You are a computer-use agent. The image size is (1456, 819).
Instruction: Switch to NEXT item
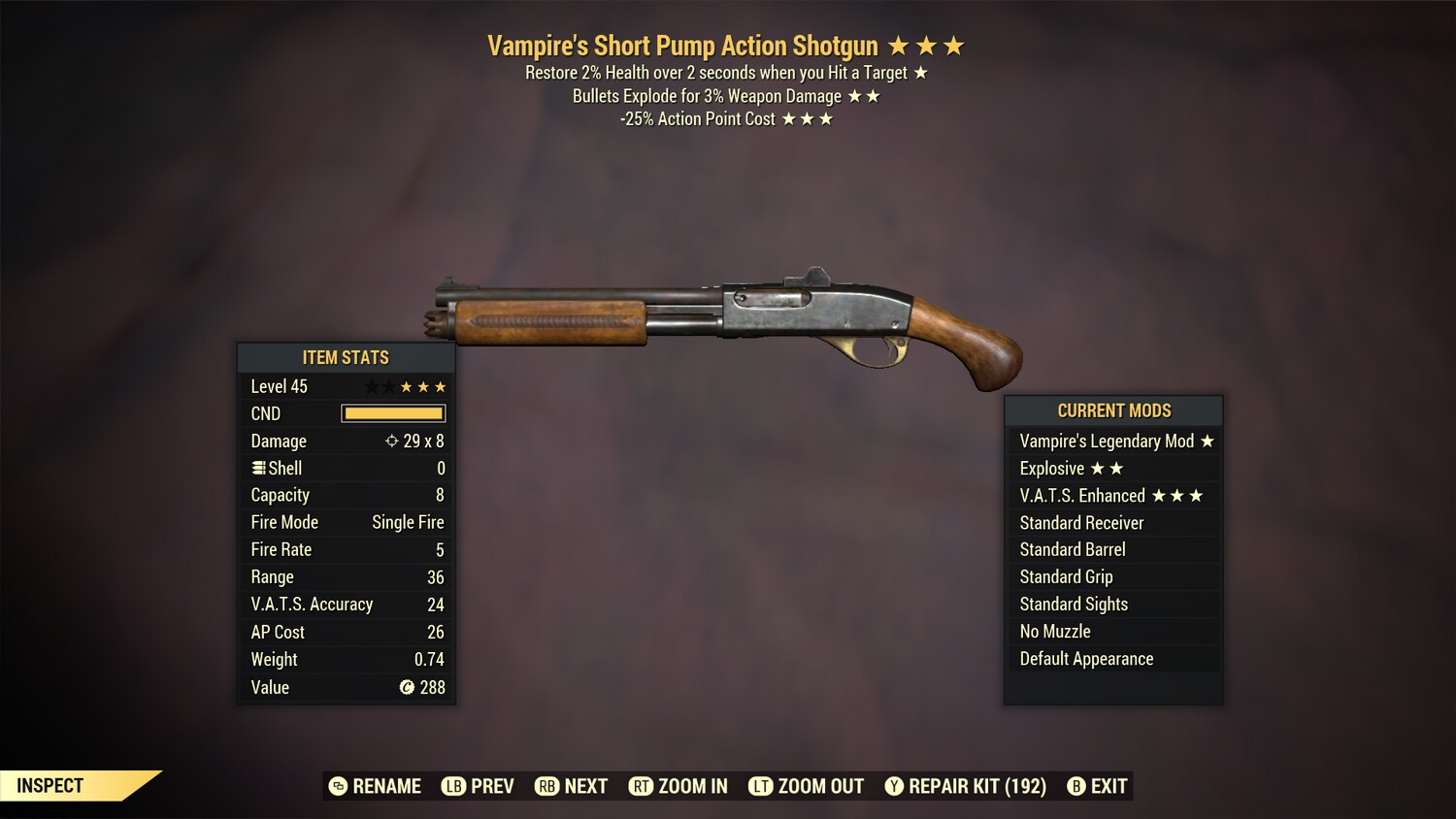click(571, 786)
